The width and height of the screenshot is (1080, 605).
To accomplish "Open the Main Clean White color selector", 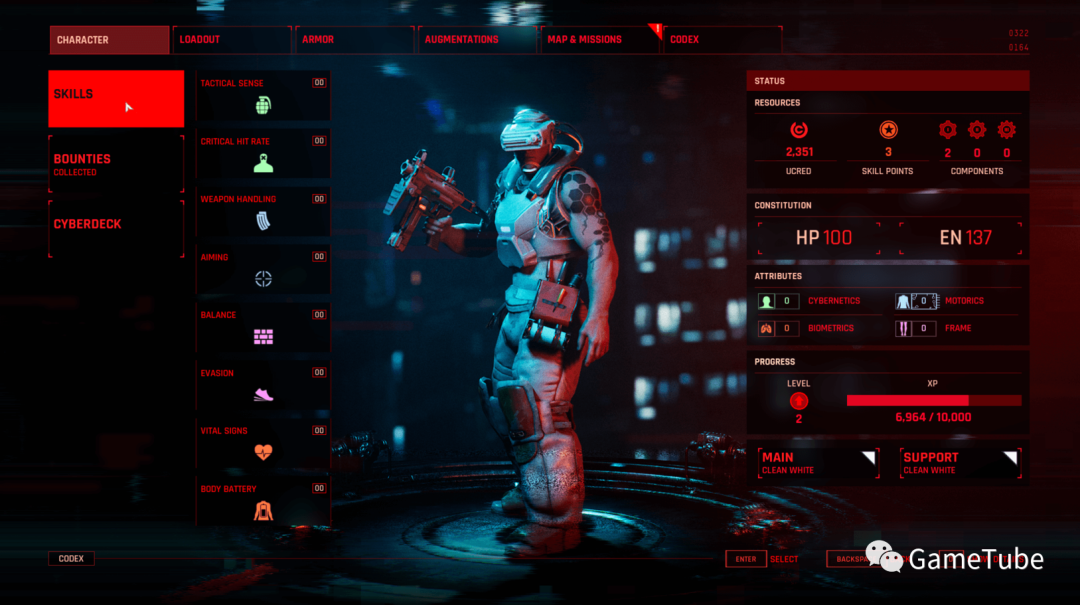I will (x=818, y=462).
